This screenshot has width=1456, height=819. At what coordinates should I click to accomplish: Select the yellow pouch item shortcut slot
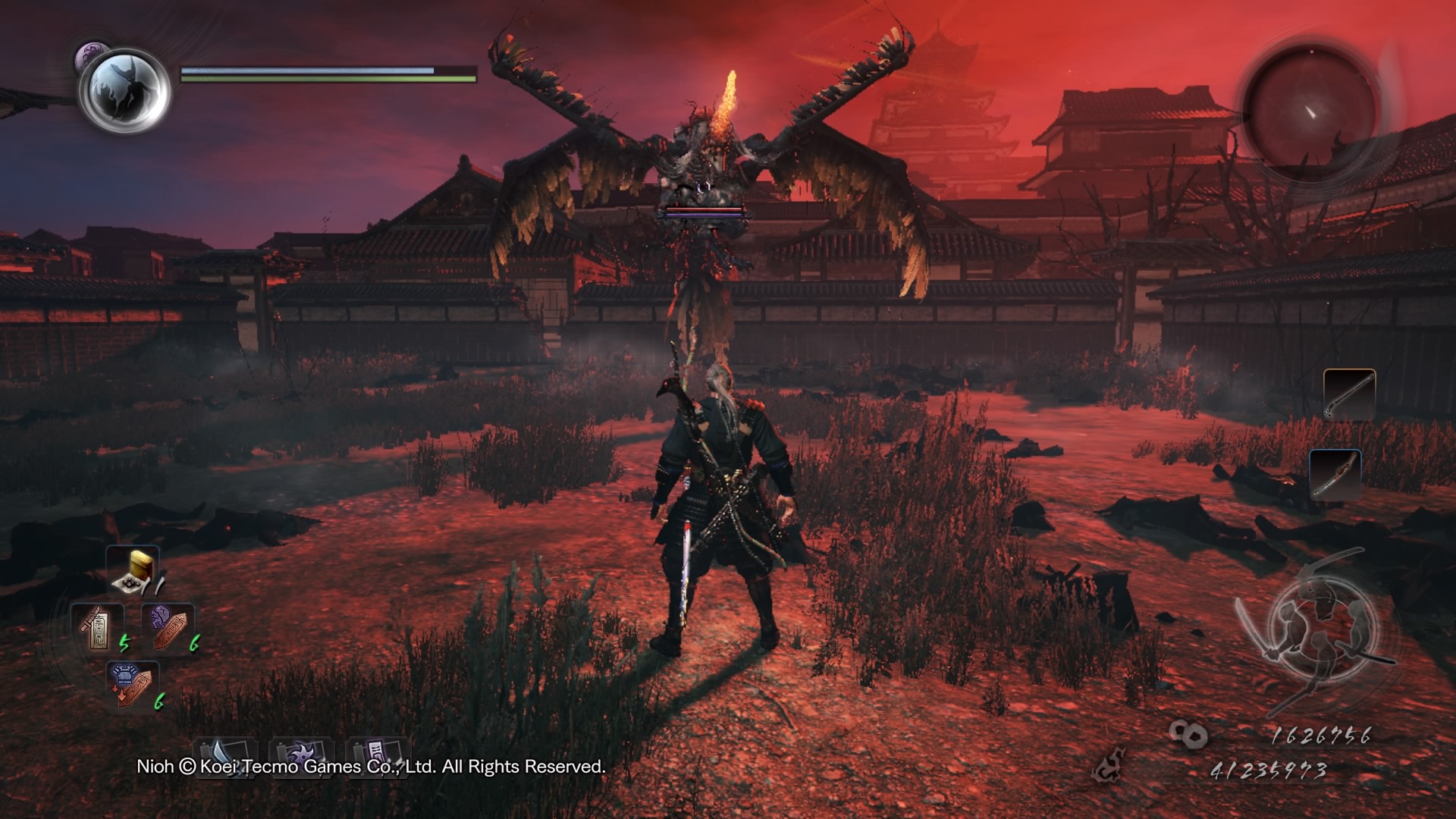tap(133, 570)
